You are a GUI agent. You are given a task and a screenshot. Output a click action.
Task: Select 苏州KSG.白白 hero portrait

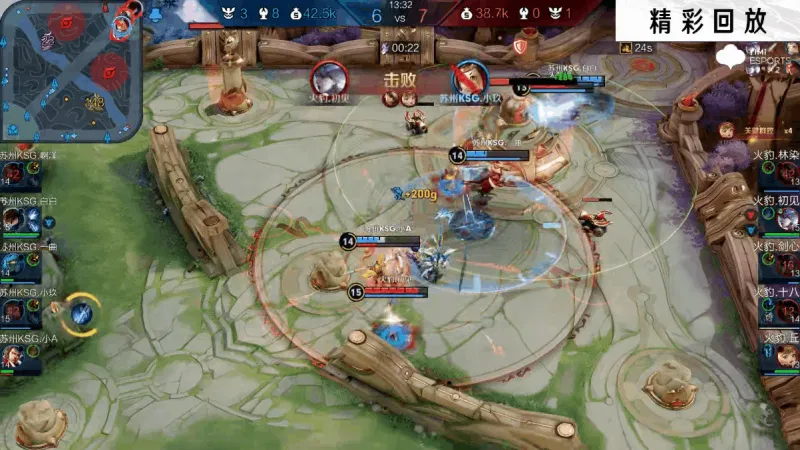pyautogui.click(x=13, y=219)
